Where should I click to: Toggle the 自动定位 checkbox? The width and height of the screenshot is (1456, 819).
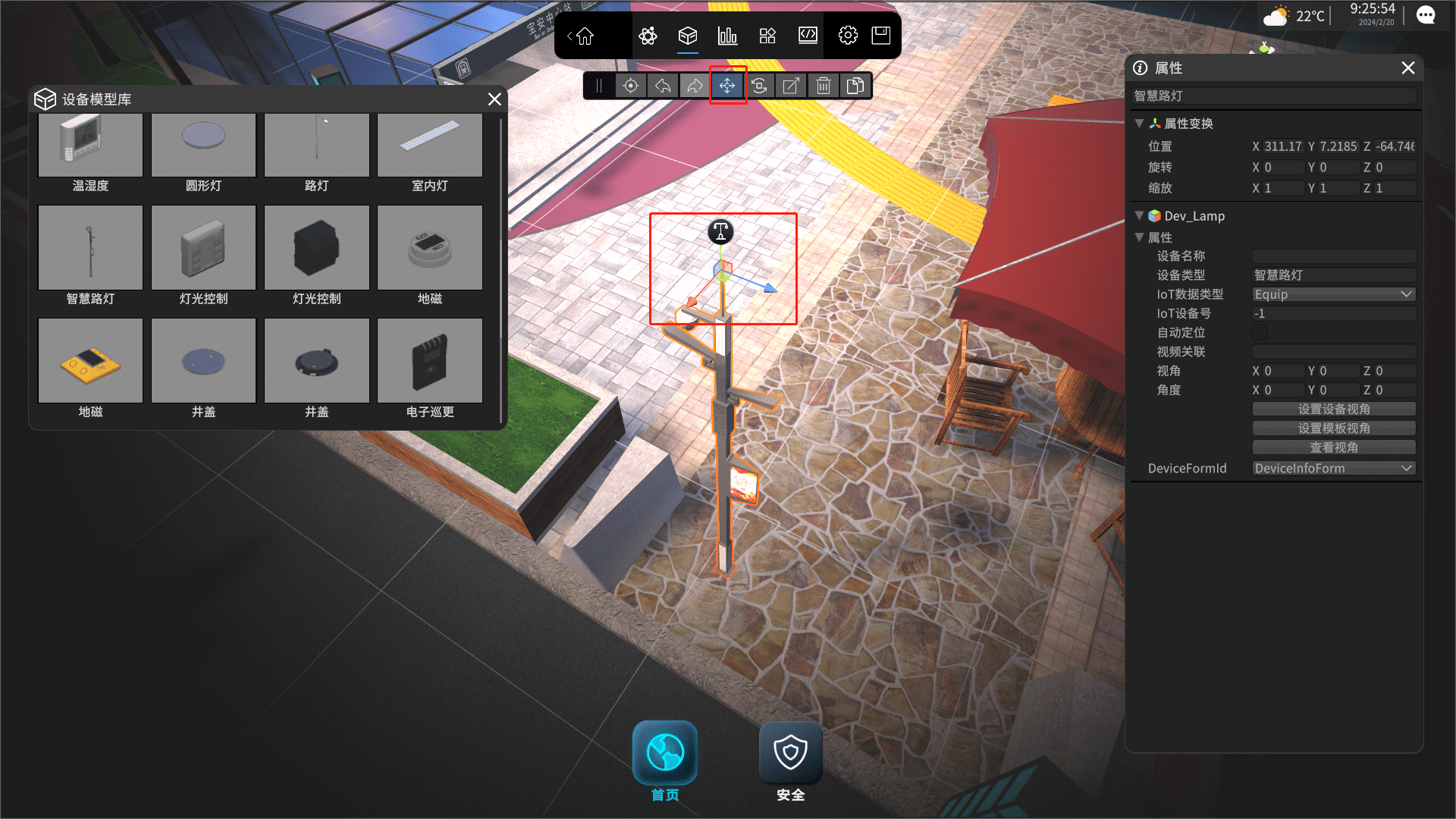(1260, 333)
